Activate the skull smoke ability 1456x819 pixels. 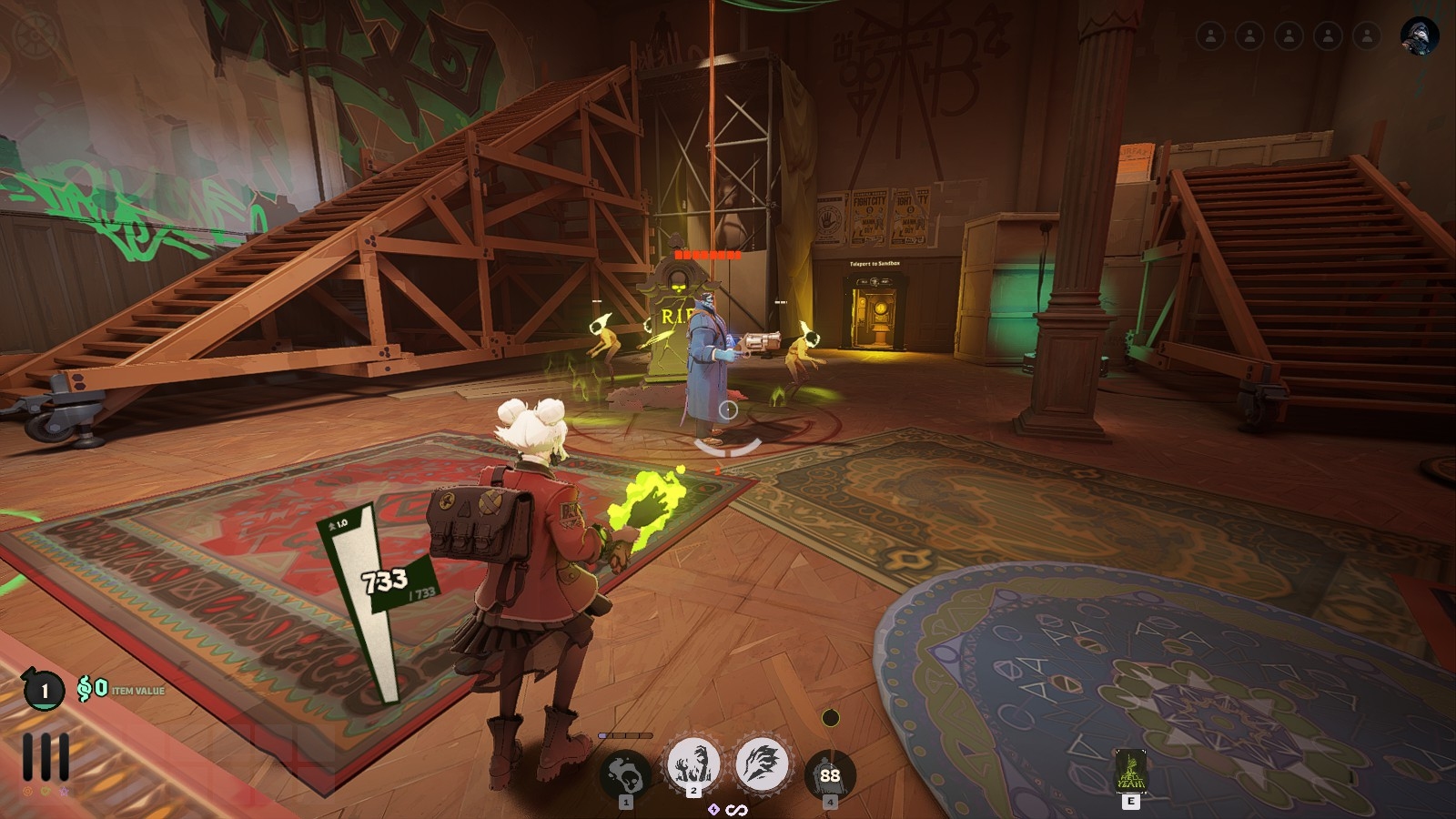pos(626,776)
